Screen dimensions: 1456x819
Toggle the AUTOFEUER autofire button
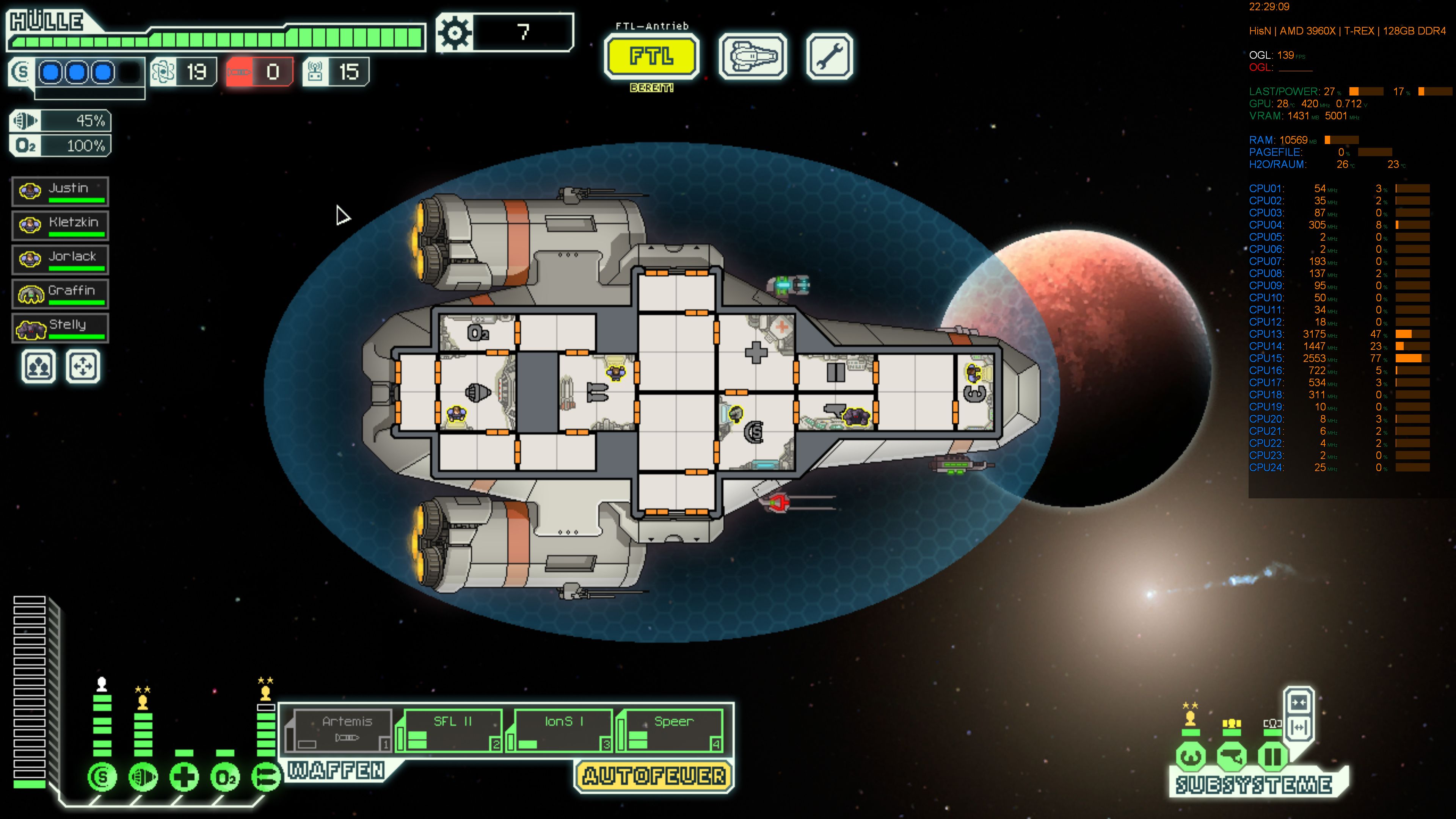point(654,776)
